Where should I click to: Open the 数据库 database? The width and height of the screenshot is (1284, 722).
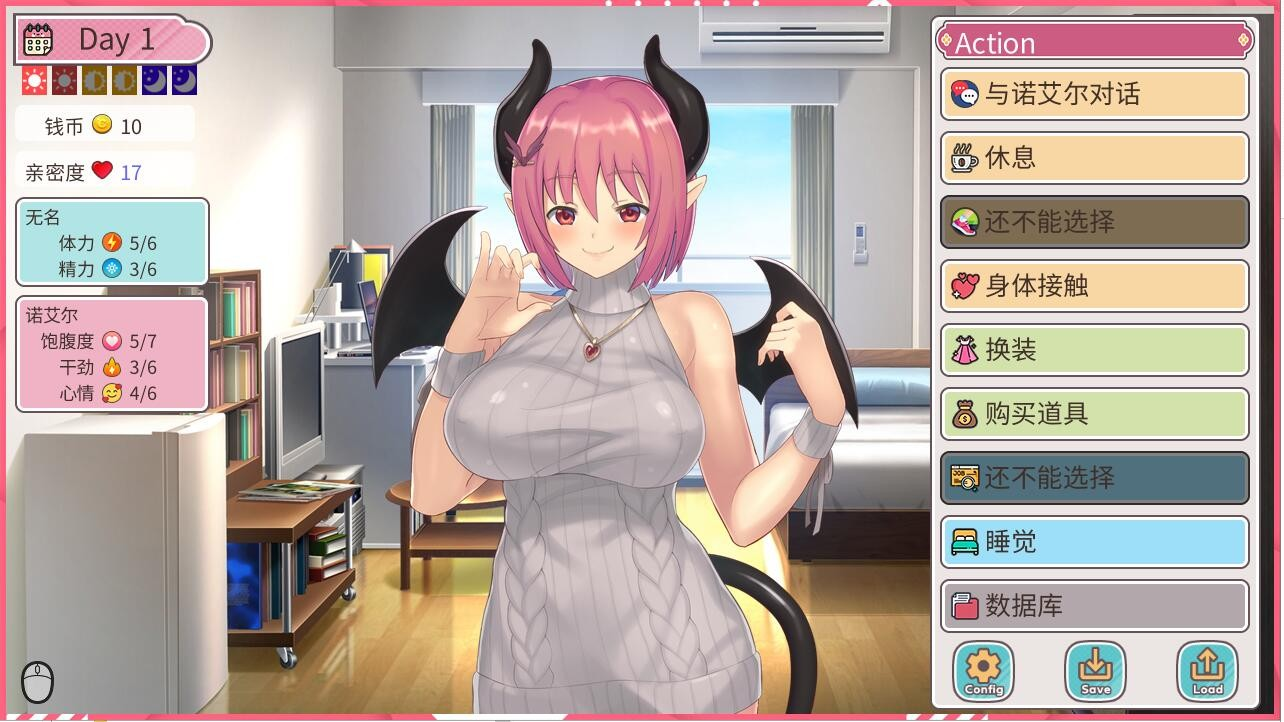1094,607
